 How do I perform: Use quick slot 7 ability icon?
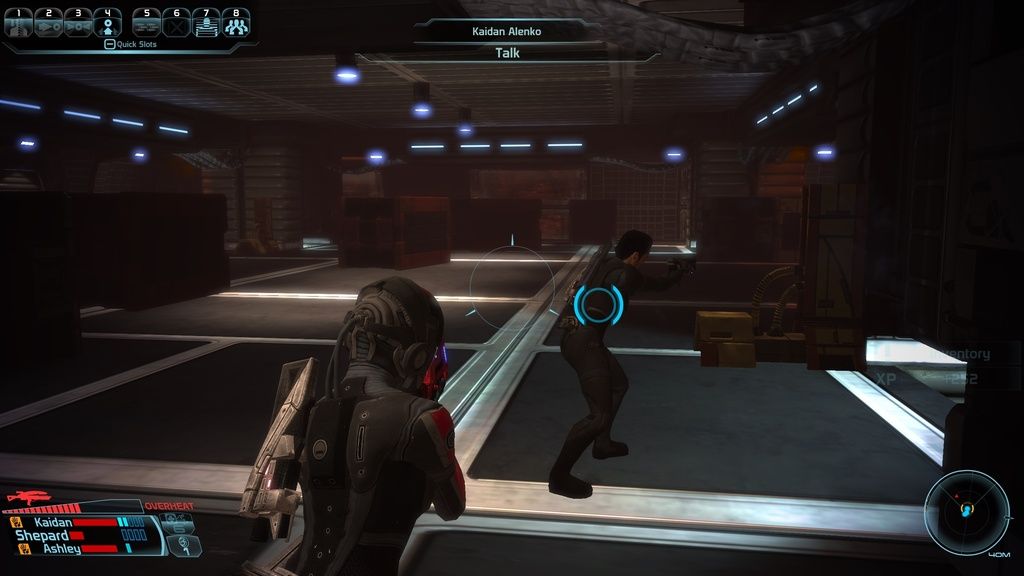tap(206, 23)
